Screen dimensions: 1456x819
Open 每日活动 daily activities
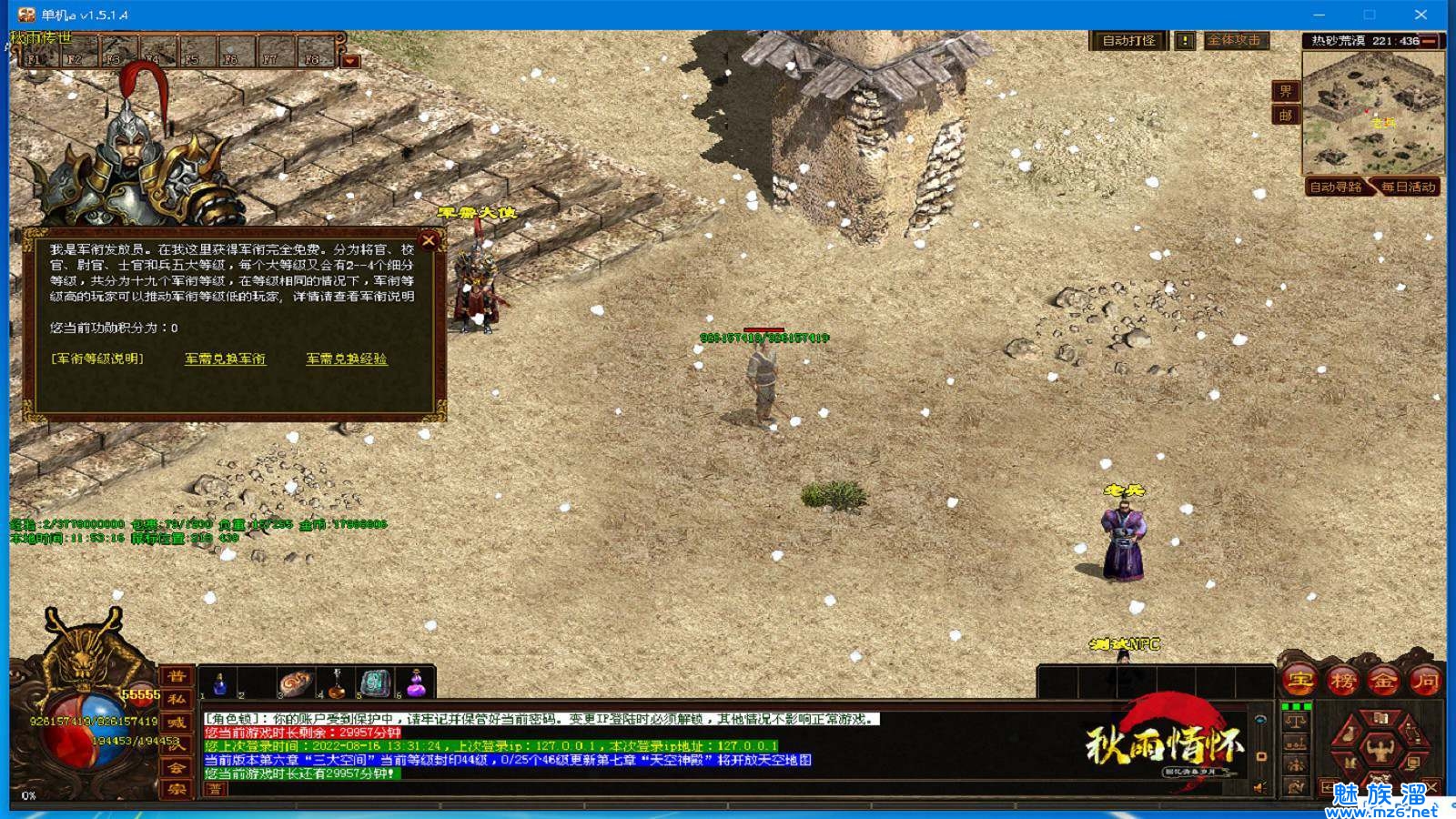1408,187
